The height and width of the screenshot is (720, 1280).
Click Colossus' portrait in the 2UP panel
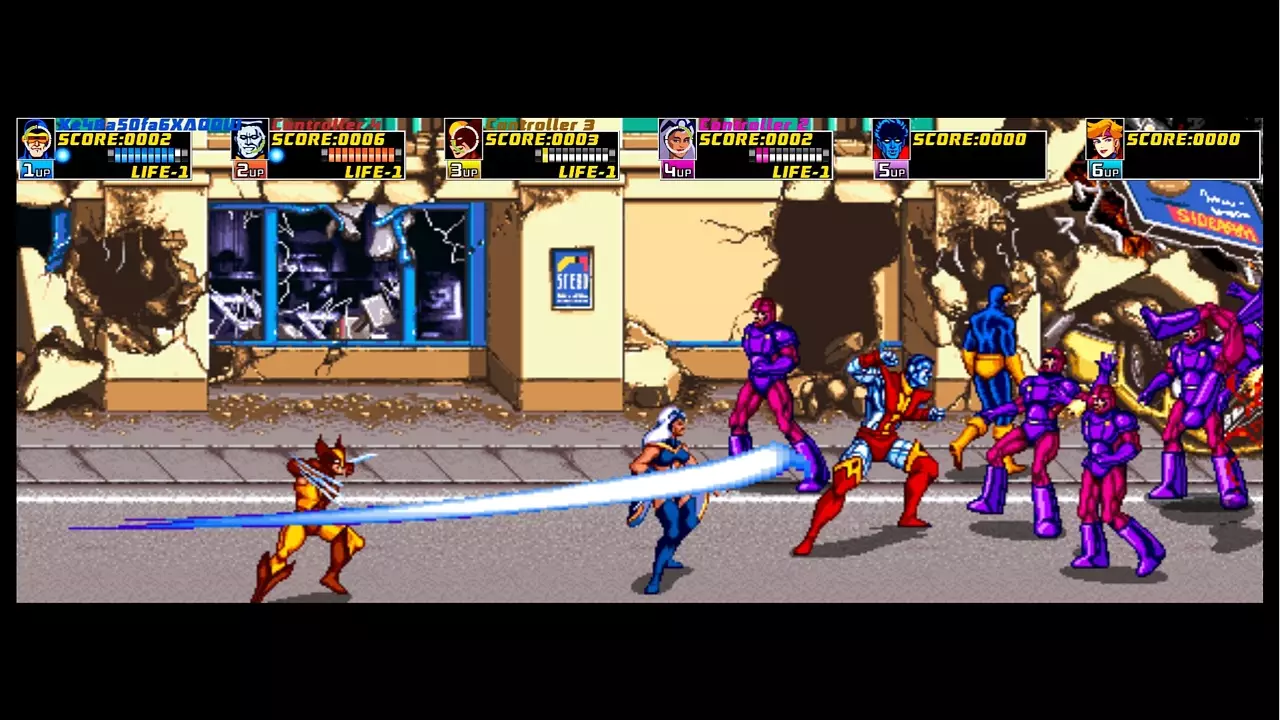pyautogui.click(x=248, y=140)
